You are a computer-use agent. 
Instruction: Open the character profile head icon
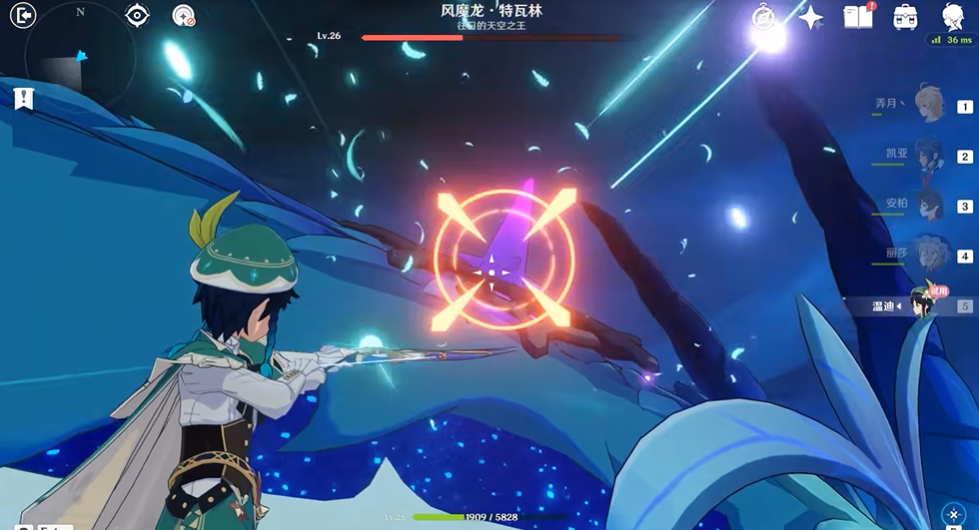point(953,16)
